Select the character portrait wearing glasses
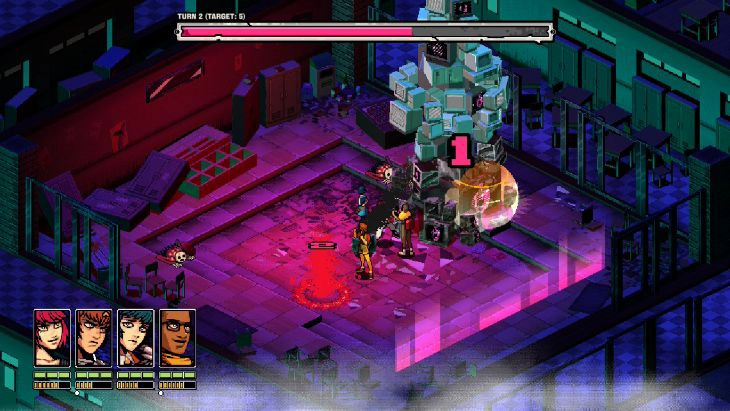Screen dimensions: 730x411 tap(177, 335)
